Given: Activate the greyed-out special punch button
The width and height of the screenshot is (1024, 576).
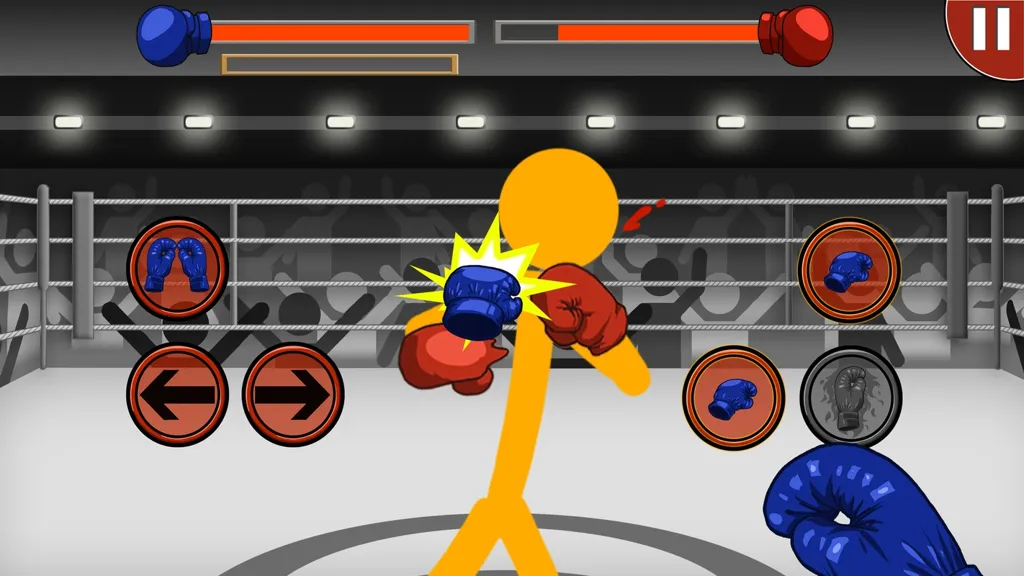Looking at the screenshot, I should (x=851, y=397).
